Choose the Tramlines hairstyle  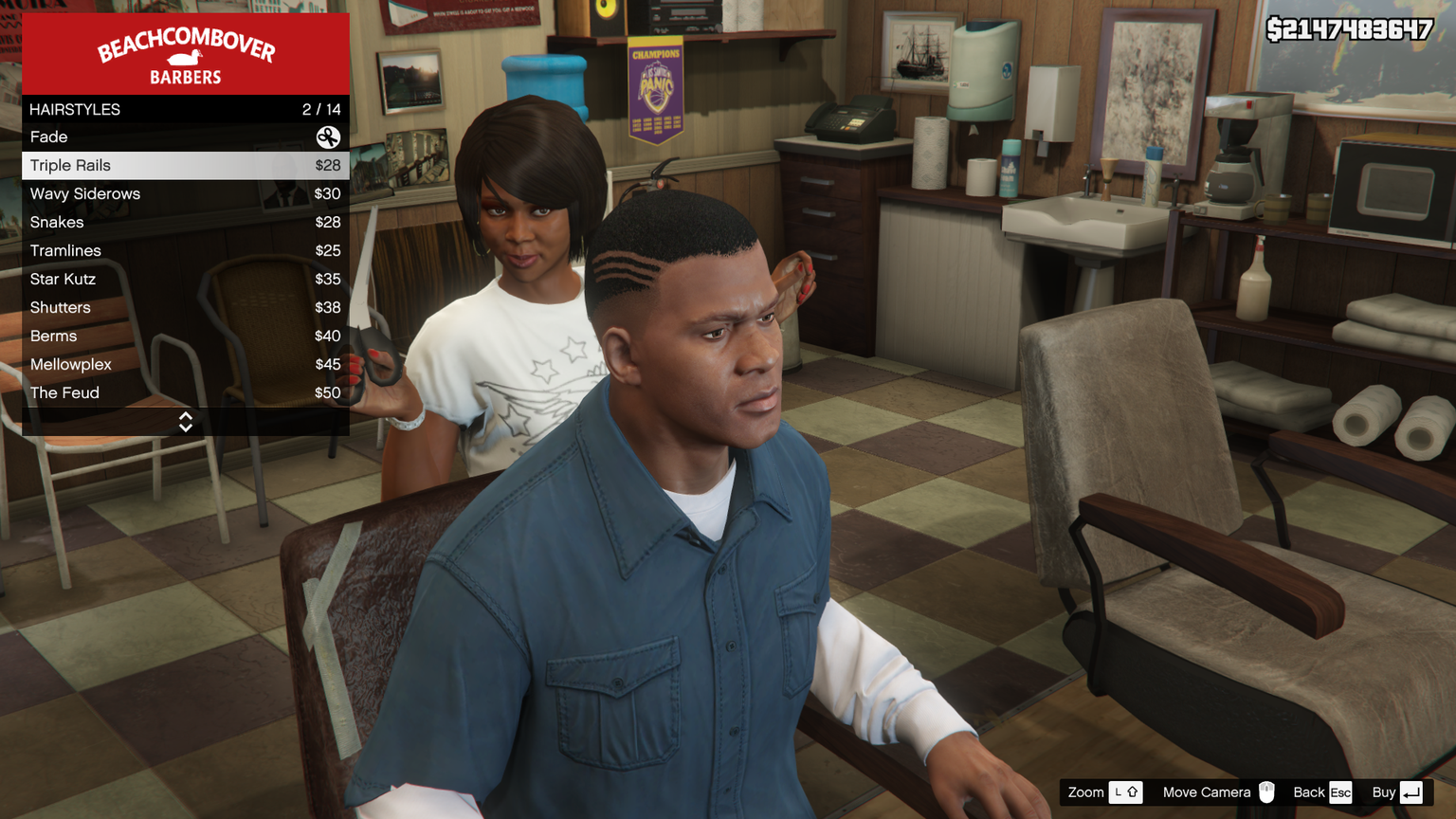(185, 251)
